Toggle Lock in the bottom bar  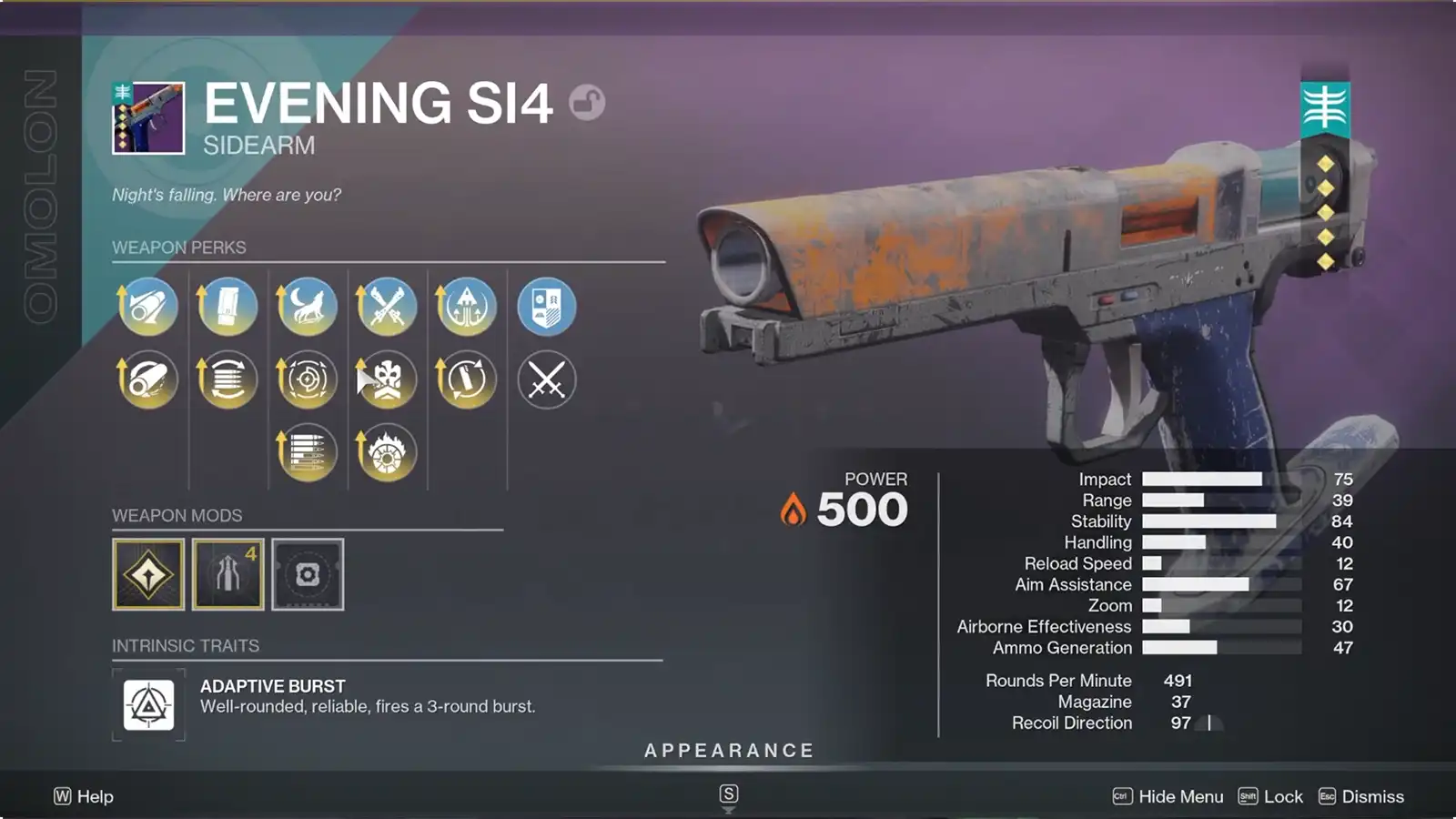point(1282,796)
